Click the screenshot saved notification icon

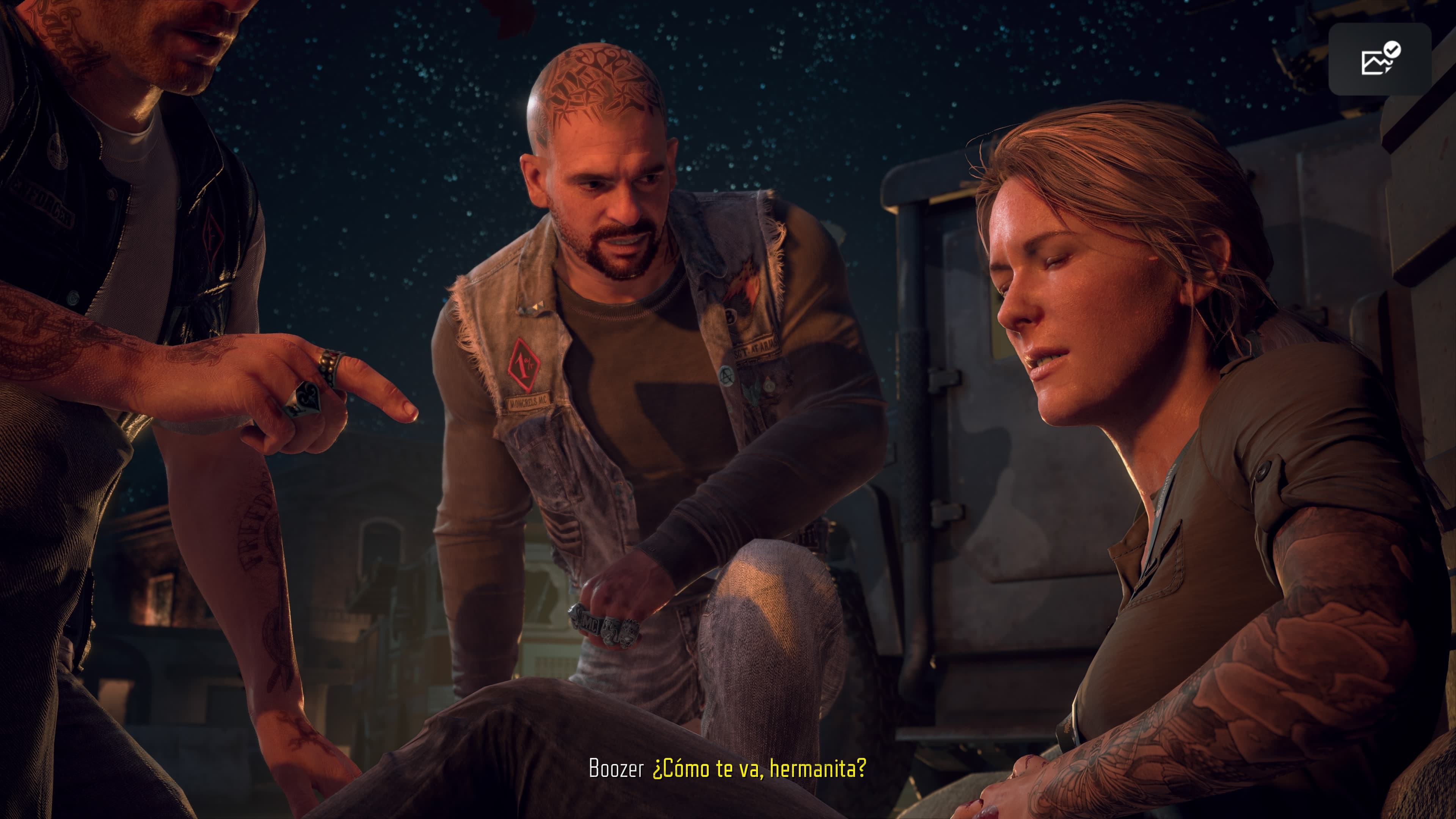point(1379,59)
